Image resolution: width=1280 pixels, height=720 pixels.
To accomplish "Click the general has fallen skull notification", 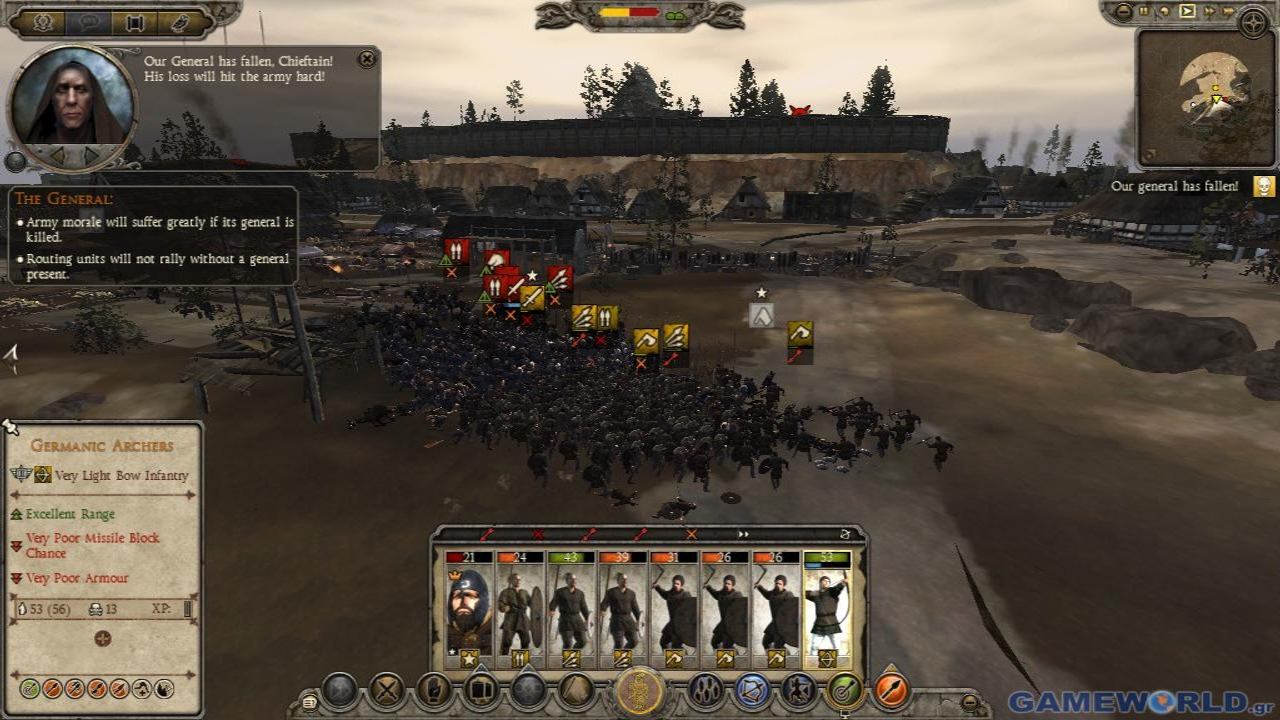I will tap(1263, 186).
